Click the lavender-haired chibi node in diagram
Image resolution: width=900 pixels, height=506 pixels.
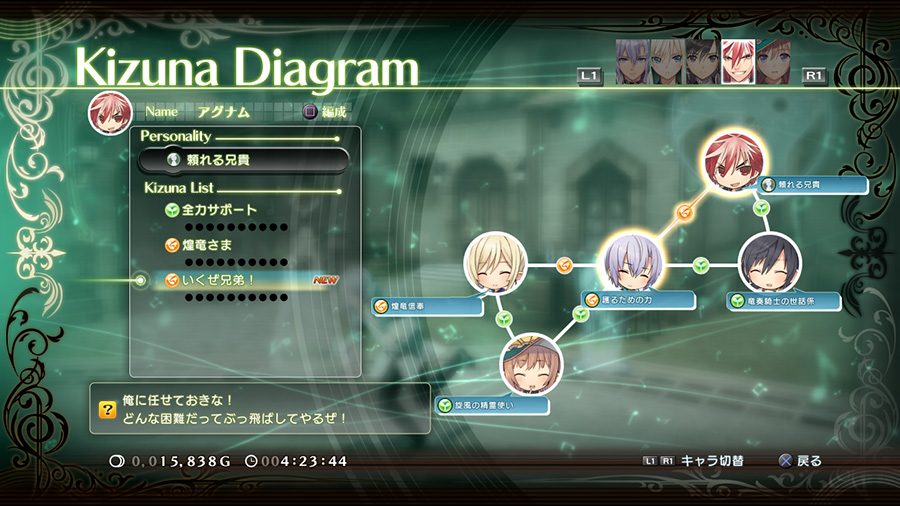632,263
